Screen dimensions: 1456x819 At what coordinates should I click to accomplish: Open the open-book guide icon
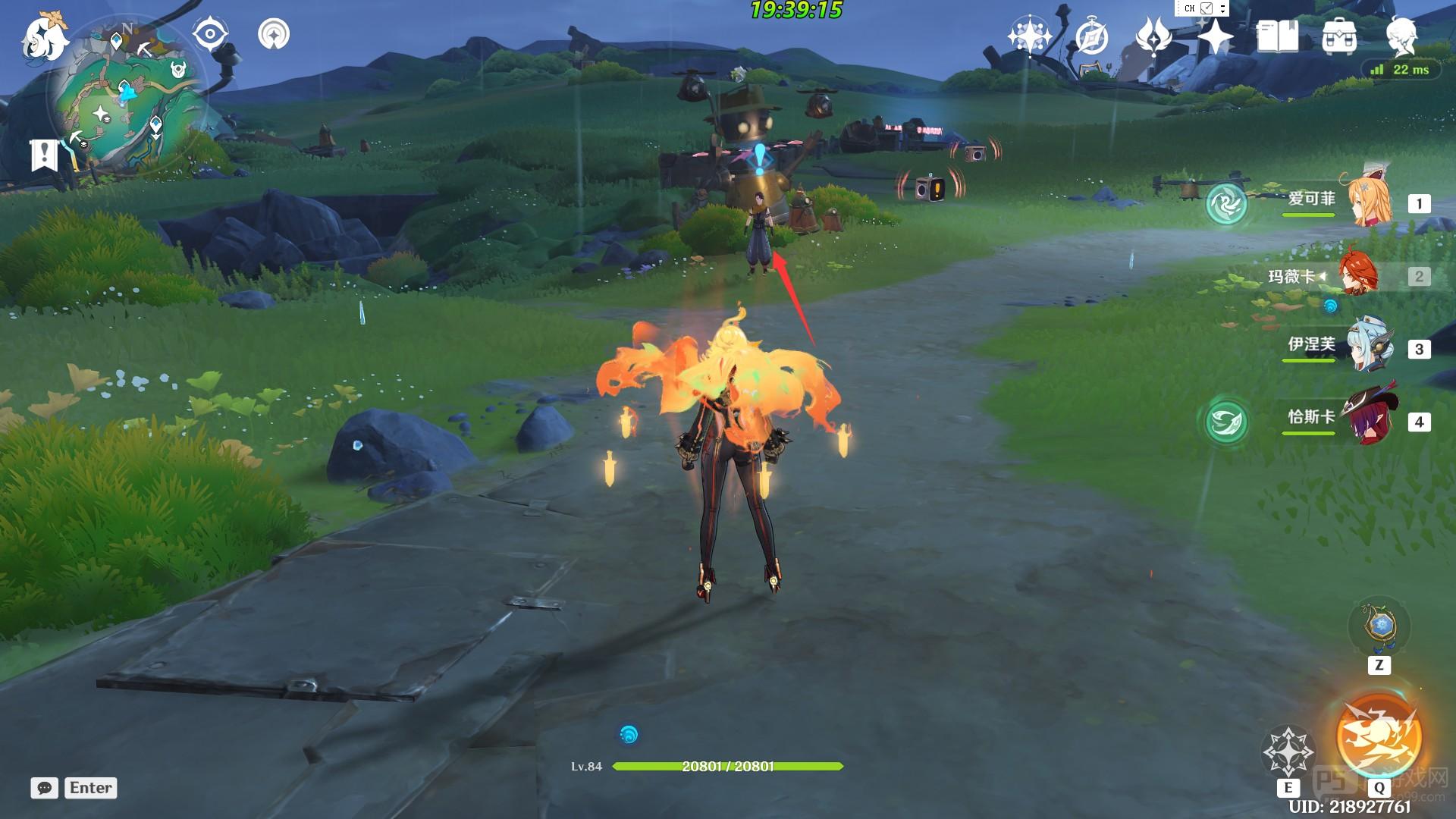(x=1277, y=36)
